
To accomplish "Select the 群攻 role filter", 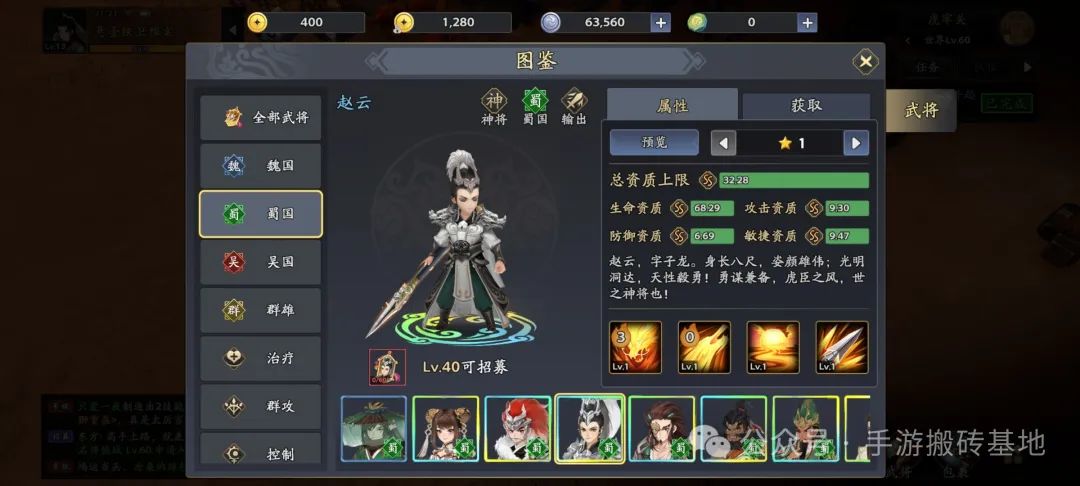I will pos(261,406).
